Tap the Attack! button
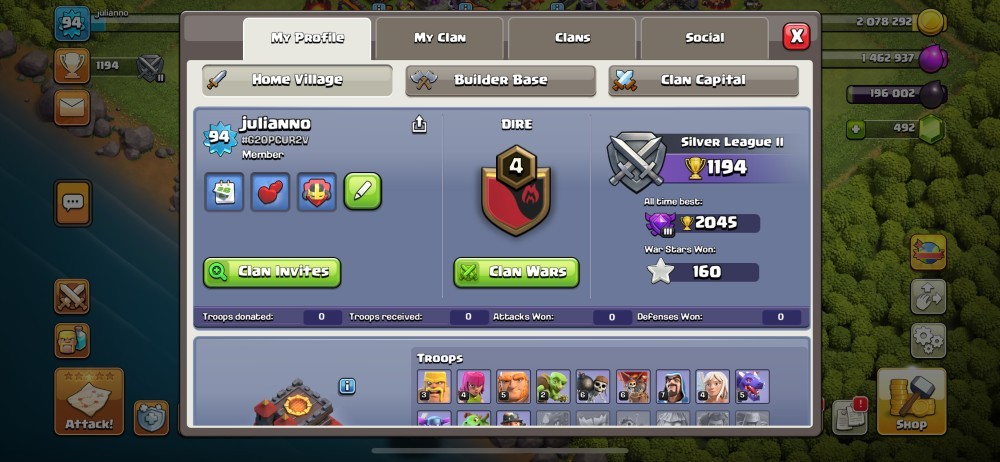This screenshot has height=462, width=1000. click(89, 401)
